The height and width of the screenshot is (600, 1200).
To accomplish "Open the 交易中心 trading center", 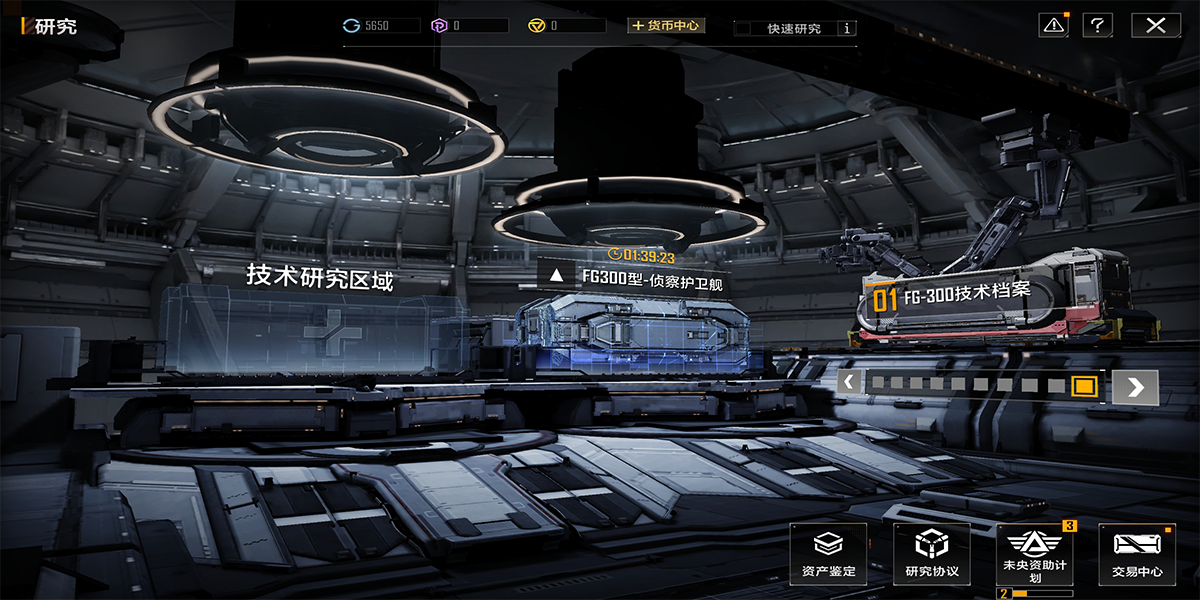I will tap(1137, 554).
